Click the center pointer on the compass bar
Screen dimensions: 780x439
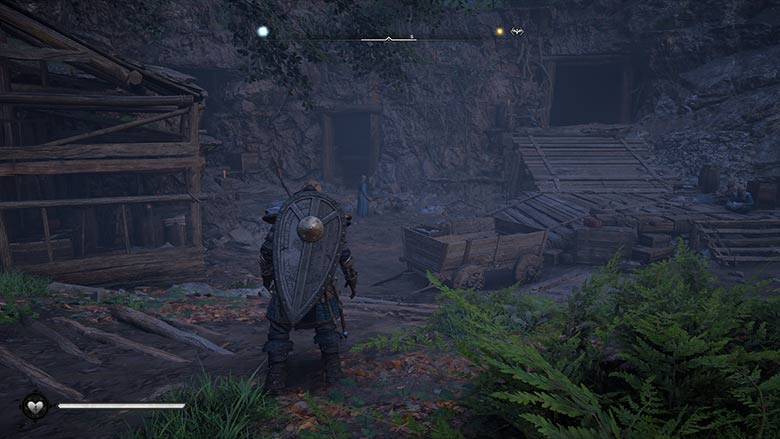tap(389, 37)
